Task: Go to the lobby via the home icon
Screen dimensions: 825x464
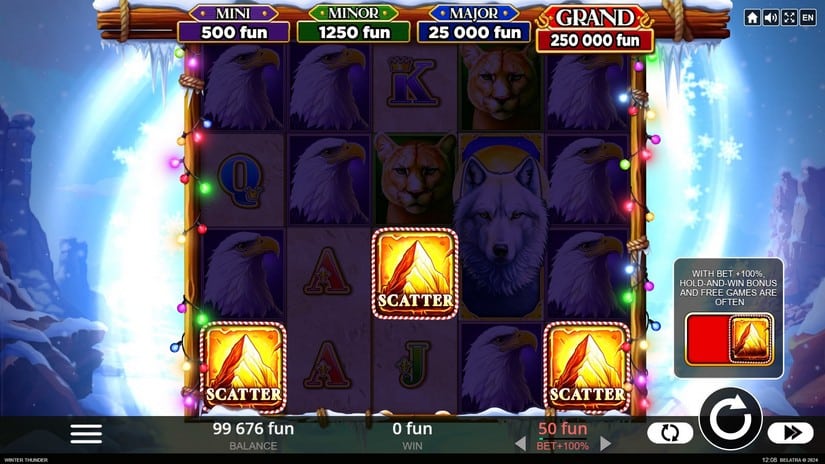Action: [752, 18]
